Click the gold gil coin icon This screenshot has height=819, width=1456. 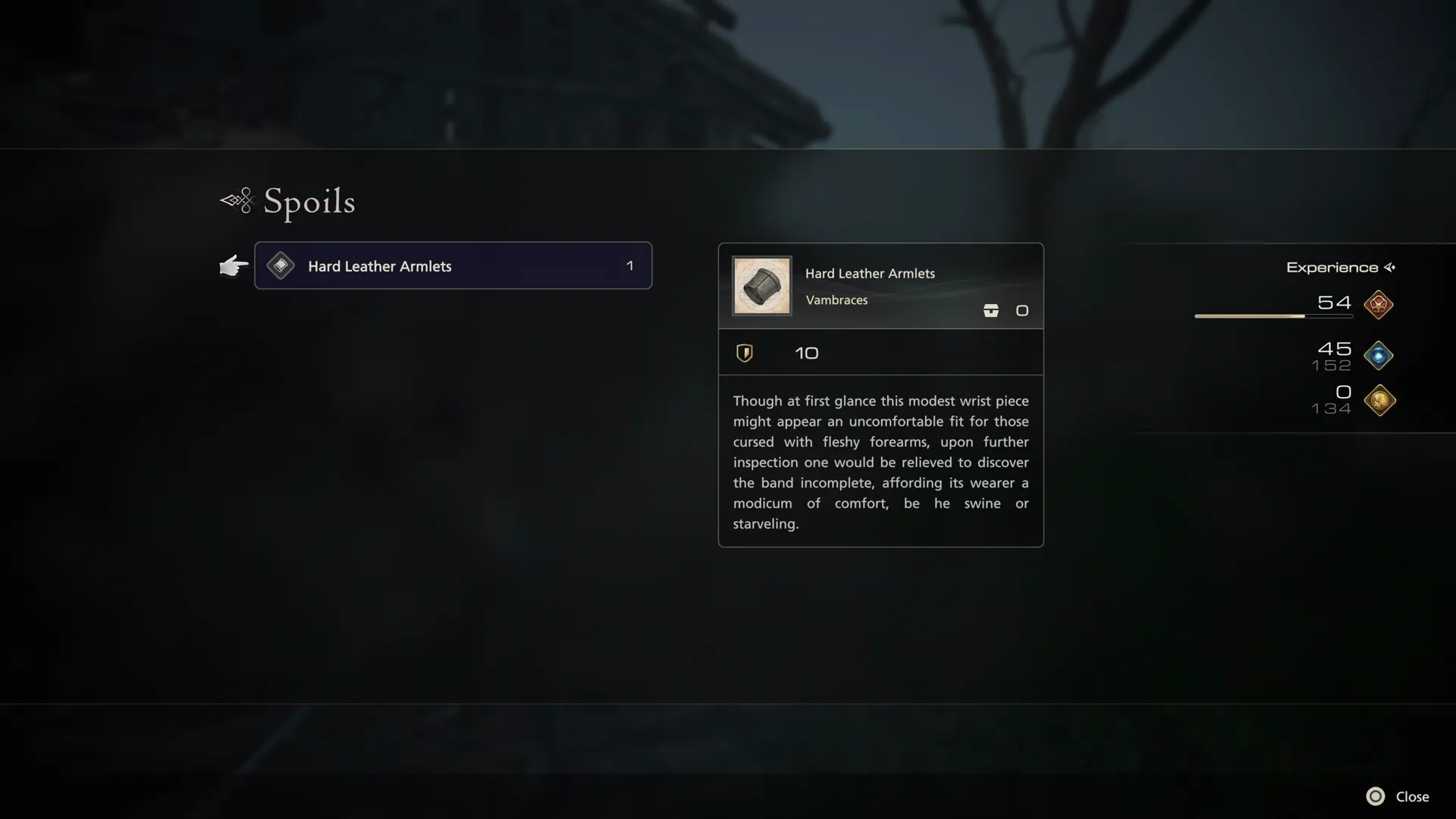pos(1379,401)
